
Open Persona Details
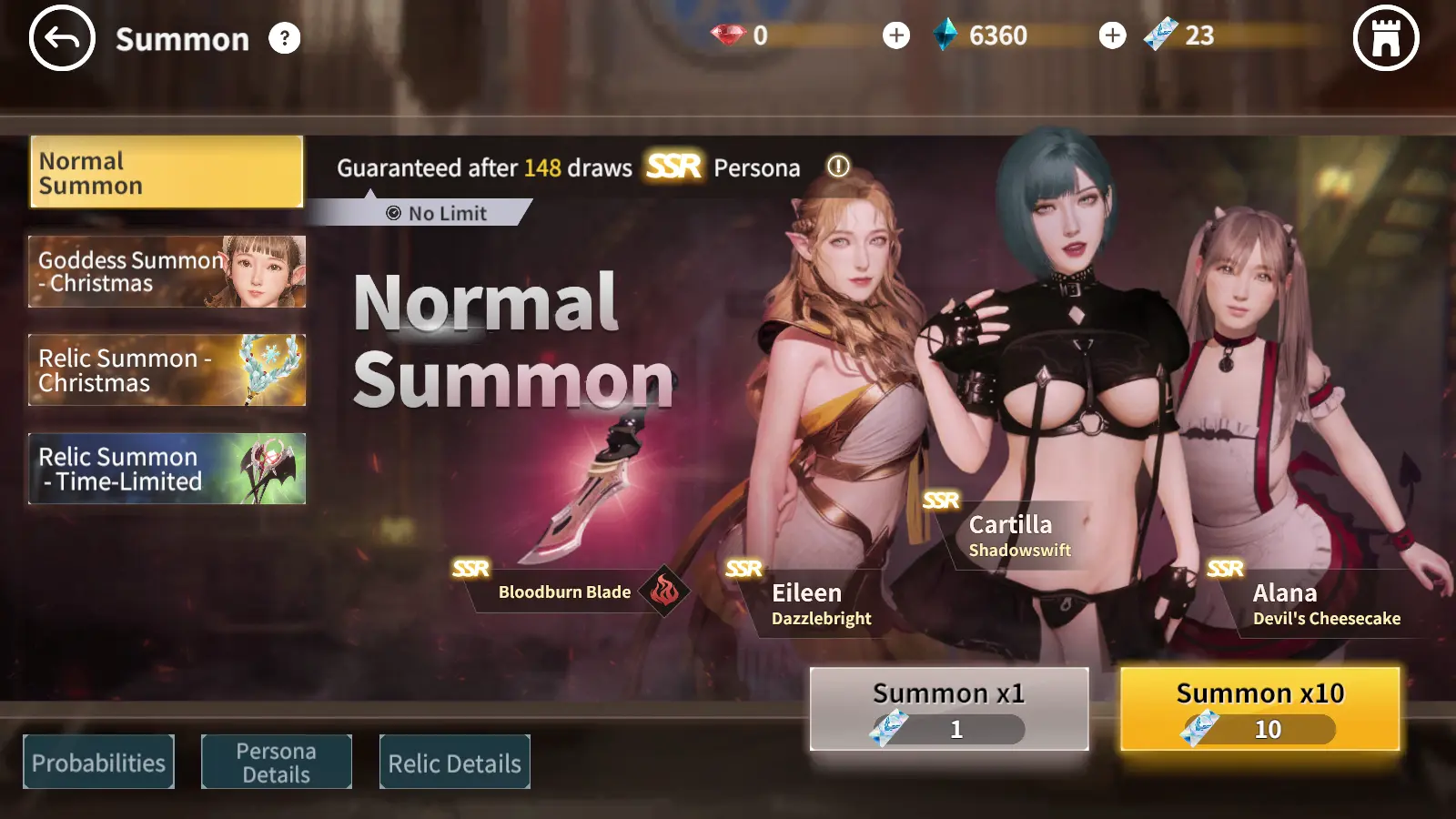coord(276,762)
